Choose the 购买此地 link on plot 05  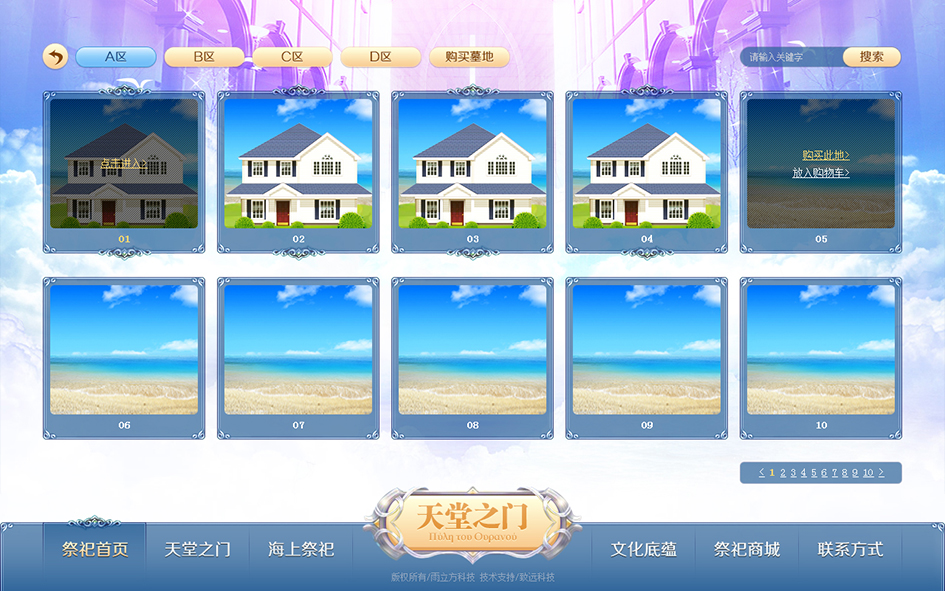click(x=826, y=155)
